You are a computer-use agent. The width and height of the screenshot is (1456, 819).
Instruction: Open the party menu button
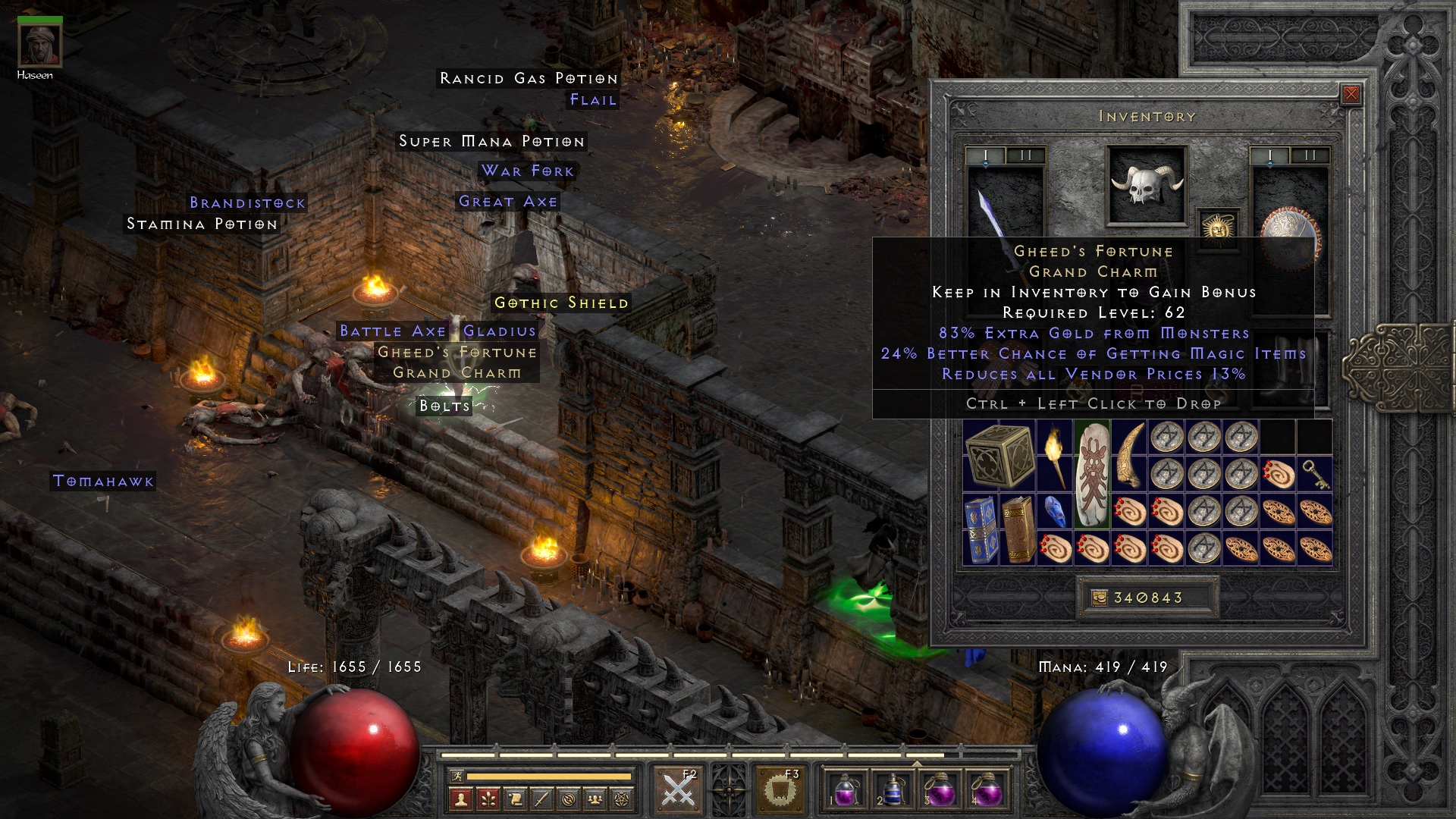pyautogui.click(x=596, y=798)
